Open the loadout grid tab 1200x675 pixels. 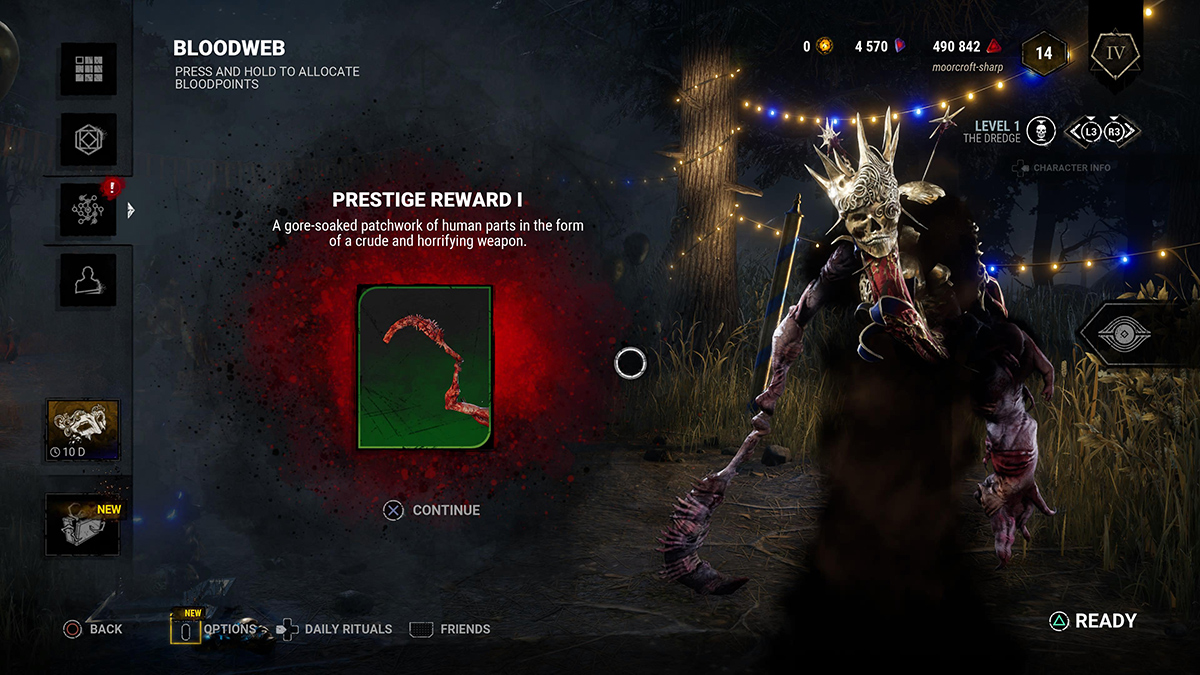[x=88, y=69]
